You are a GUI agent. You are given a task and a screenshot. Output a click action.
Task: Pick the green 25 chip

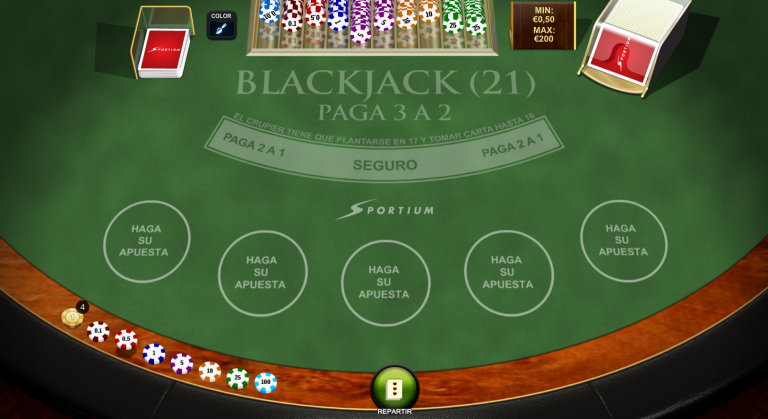point(238,378)
